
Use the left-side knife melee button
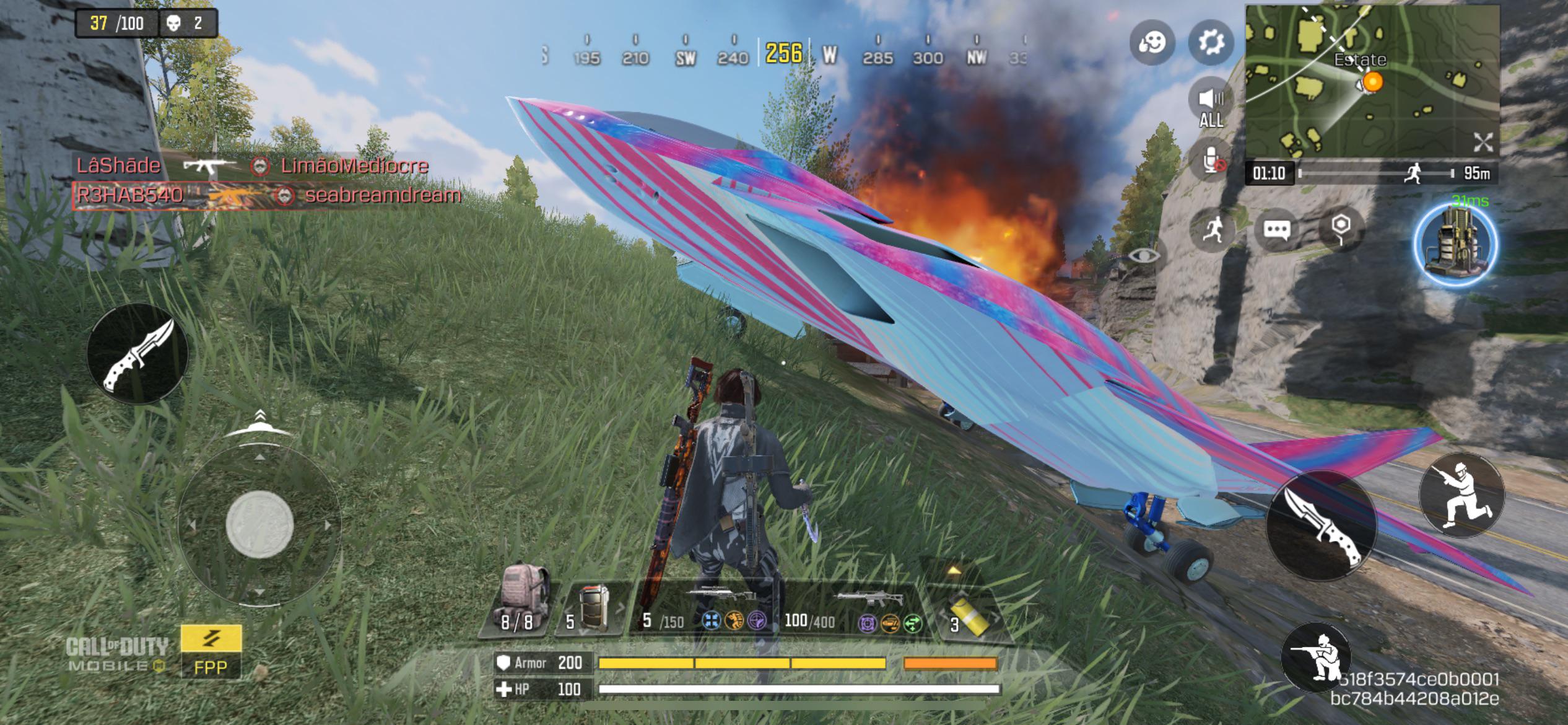click(x=137, y=354)
